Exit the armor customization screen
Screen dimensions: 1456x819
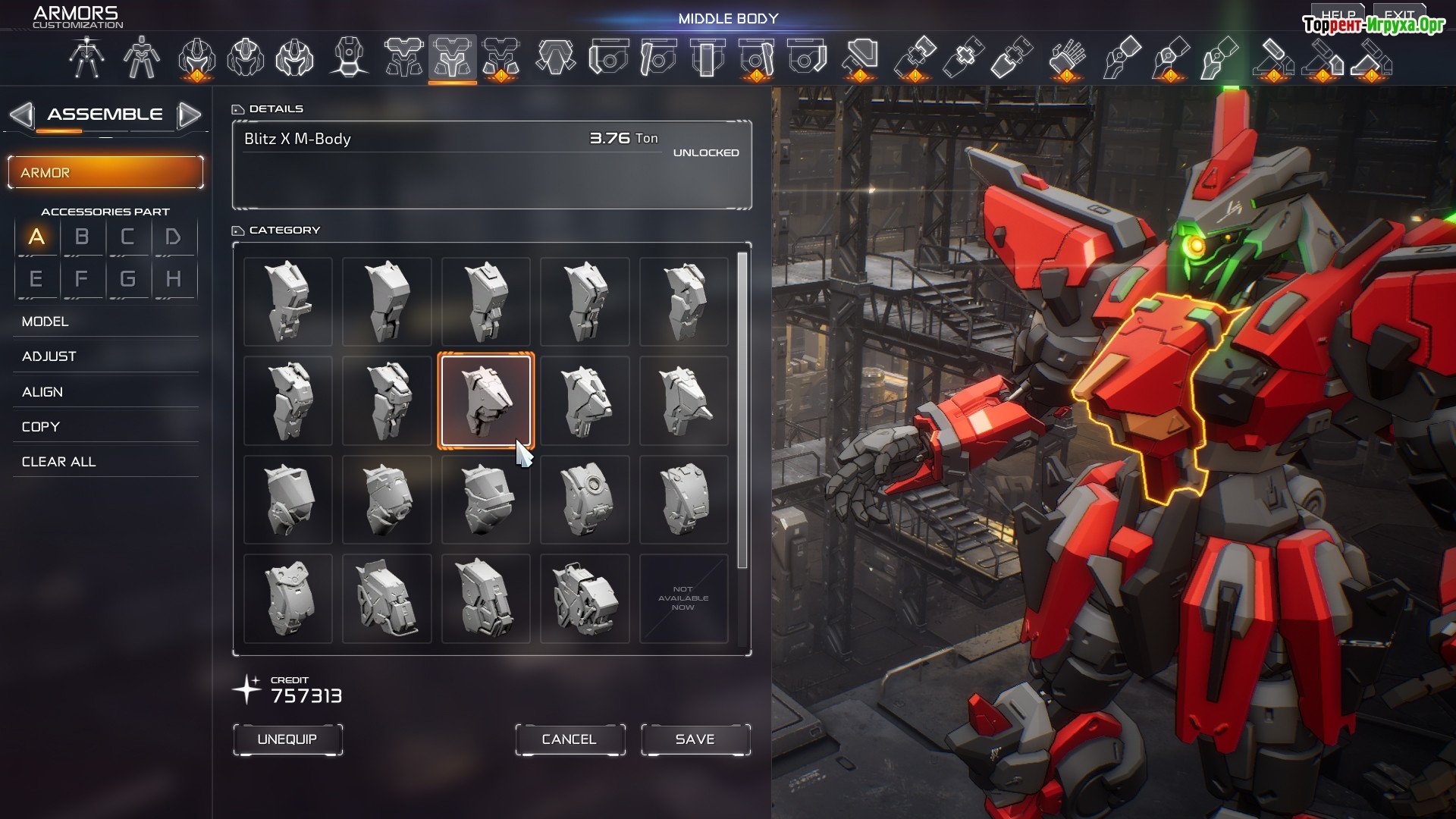[1399, 14]
